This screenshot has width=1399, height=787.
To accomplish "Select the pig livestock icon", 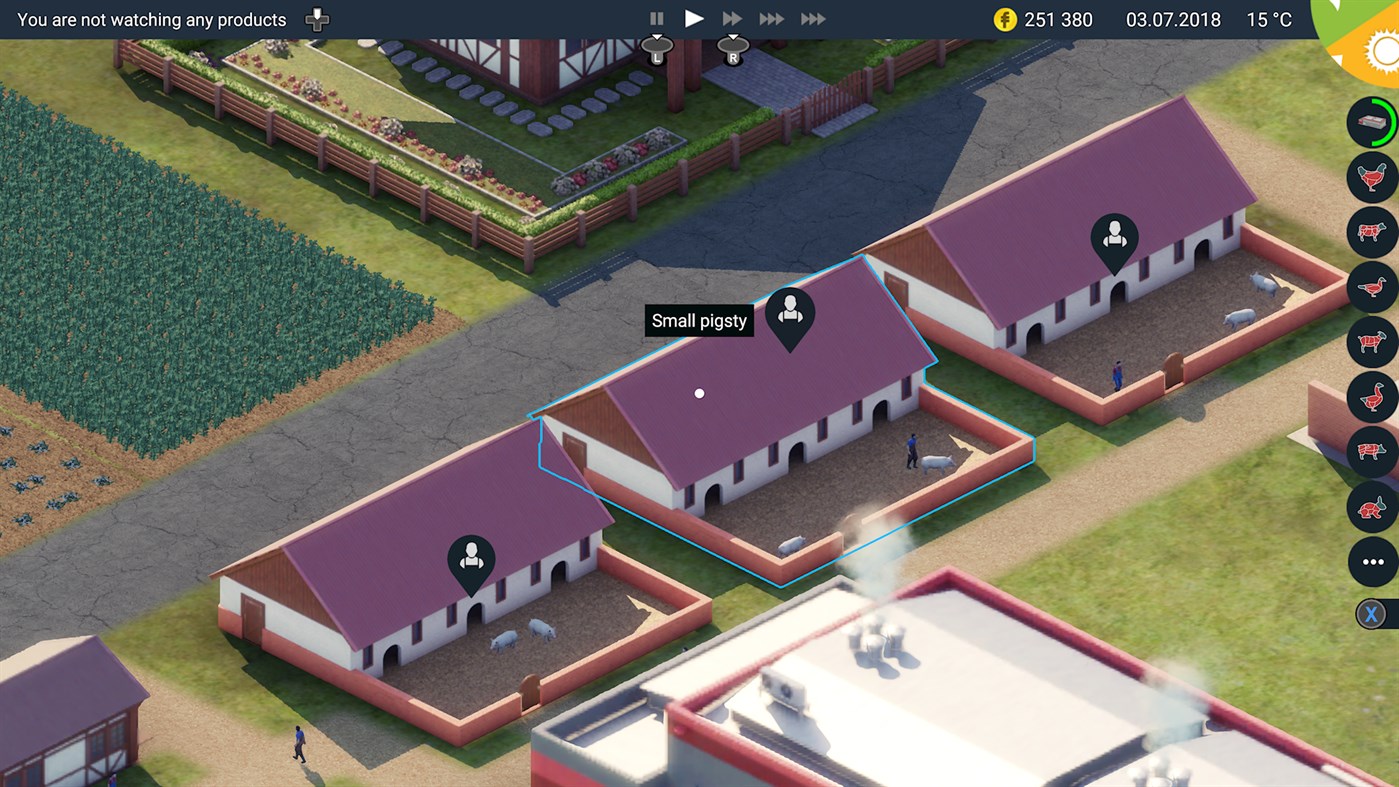I will click(x=1371, y=452).
